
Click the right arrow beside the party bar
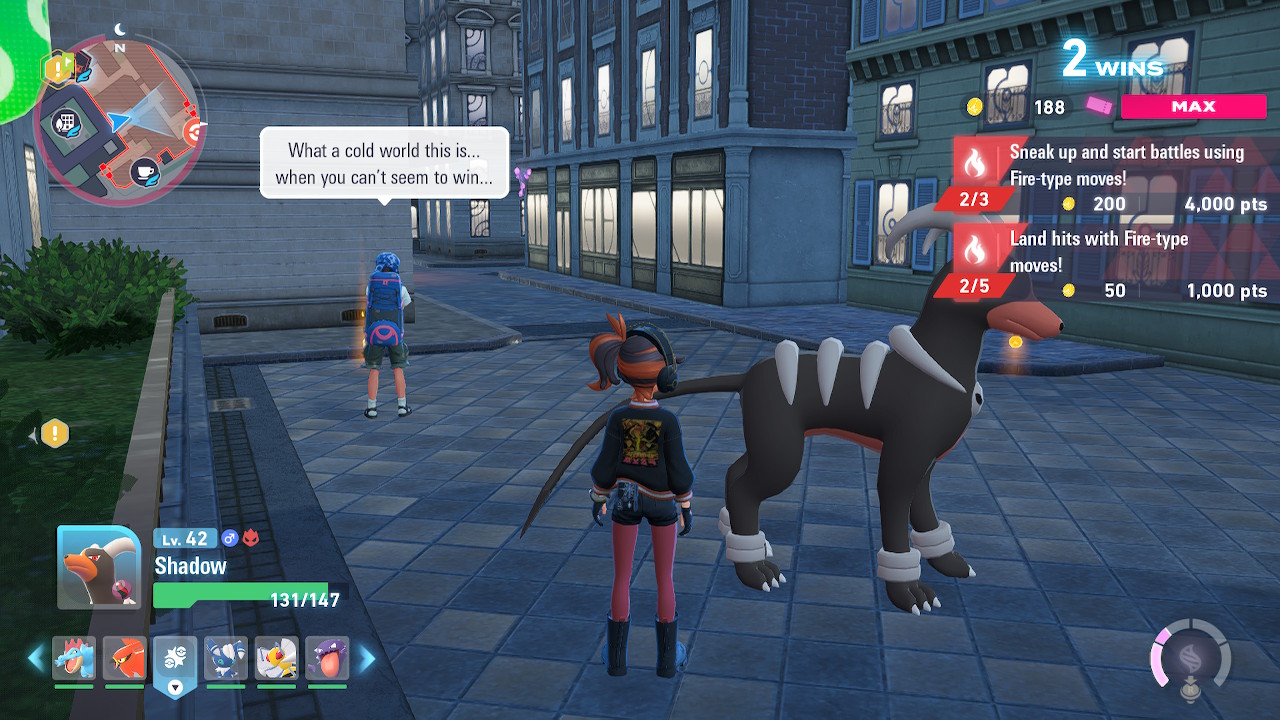(367, 658)
